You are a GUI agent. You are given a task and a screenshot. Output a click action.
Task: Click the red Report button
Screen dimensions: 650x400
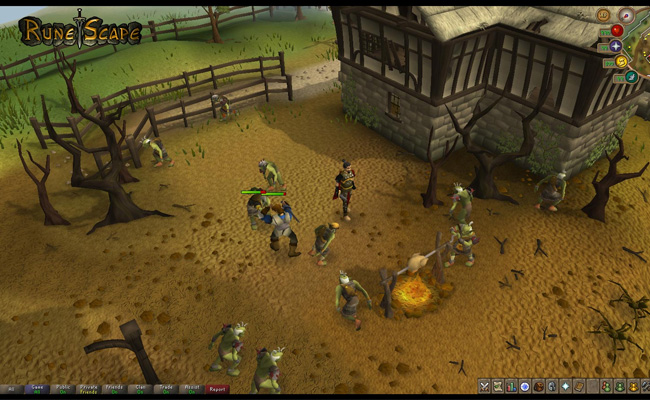click(x=217, y=389)
